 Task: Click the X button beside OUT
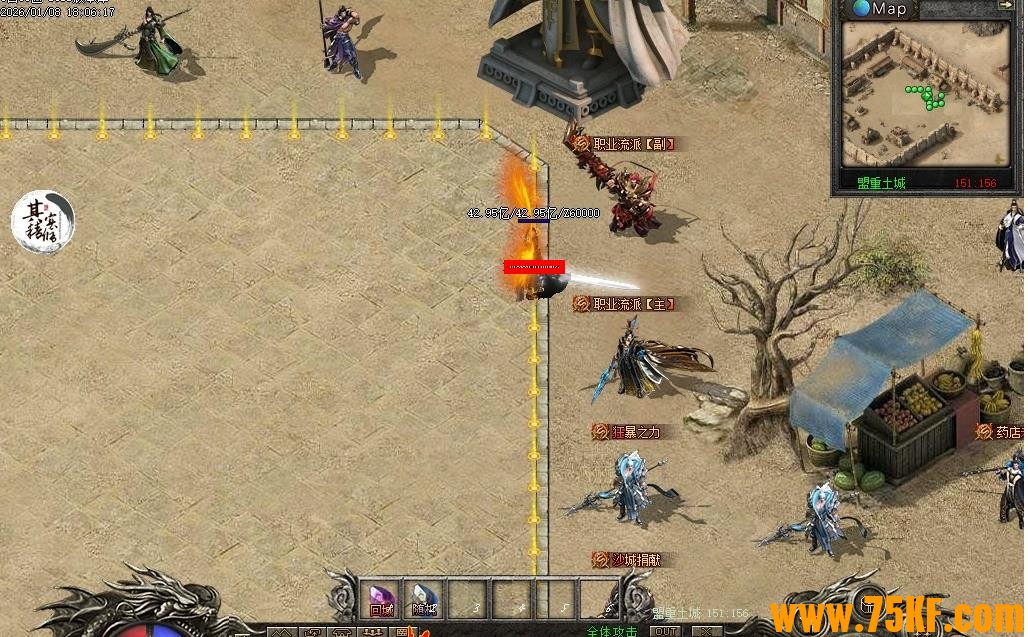tap(706, 631)
